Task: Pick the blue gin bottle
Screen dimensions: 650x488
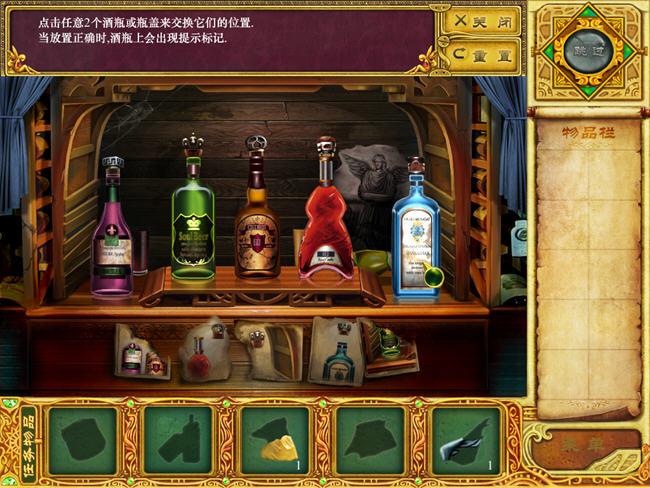Action: click(415, 233)
